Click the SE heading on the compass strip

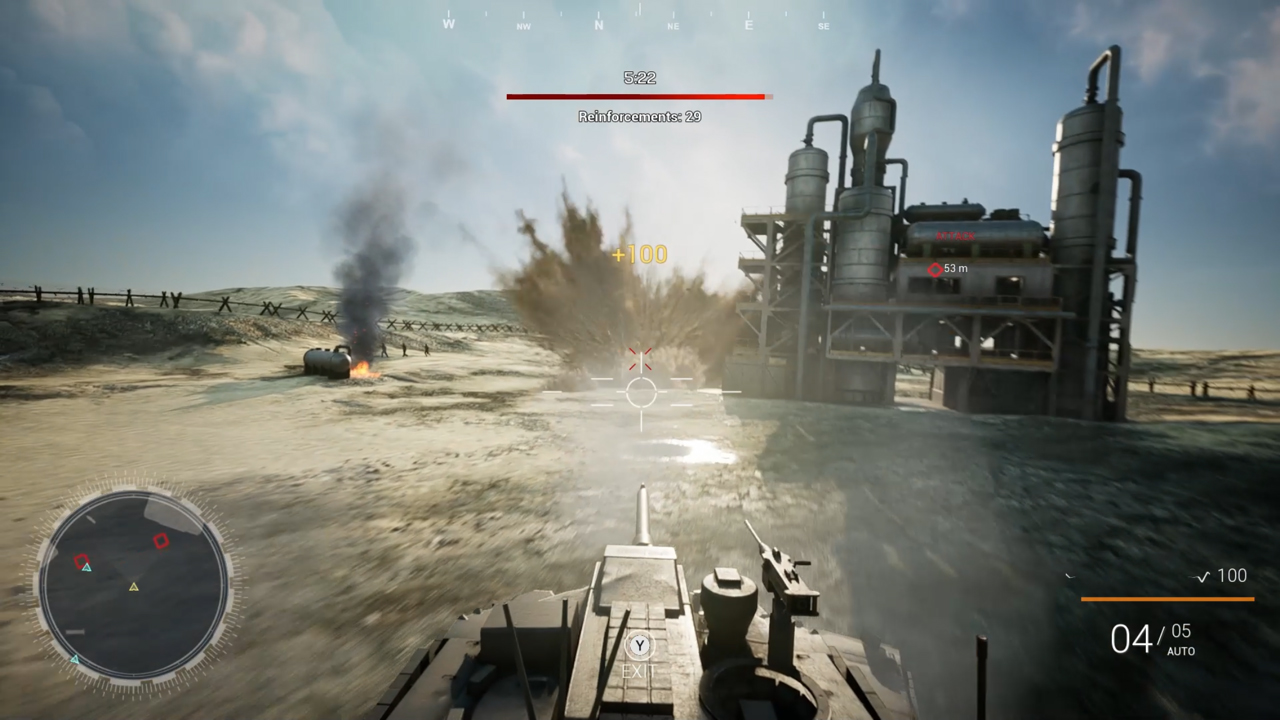click(824, 26)
